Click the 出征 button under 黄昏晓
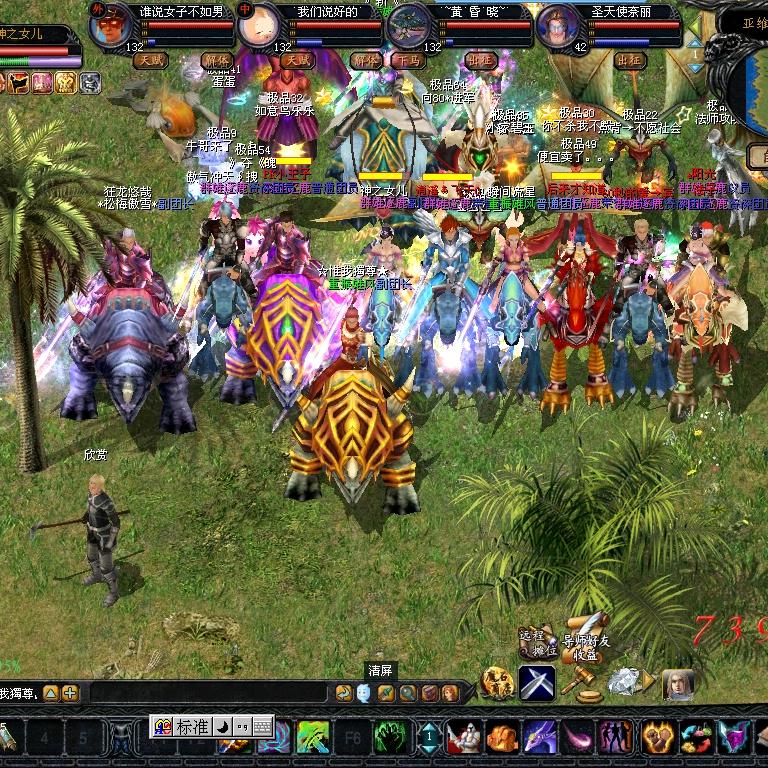The image size is (768, 768). (x=481, y=60)
